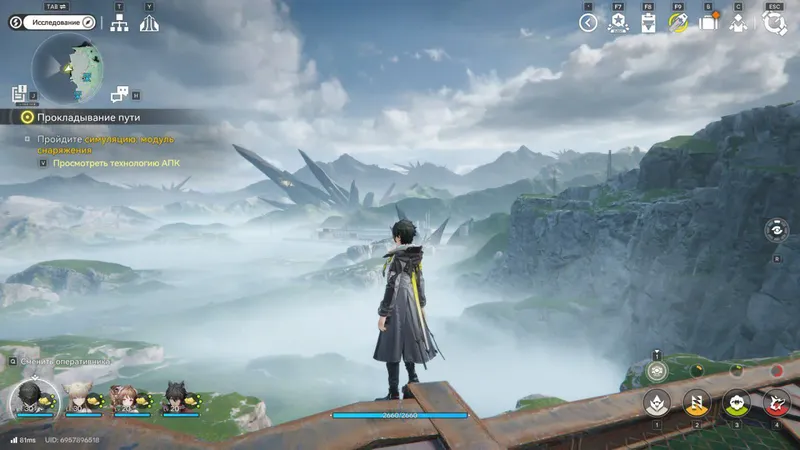Open the operator character icon
The width and height of the screenshot is (800, 450).
pos(739,22)
